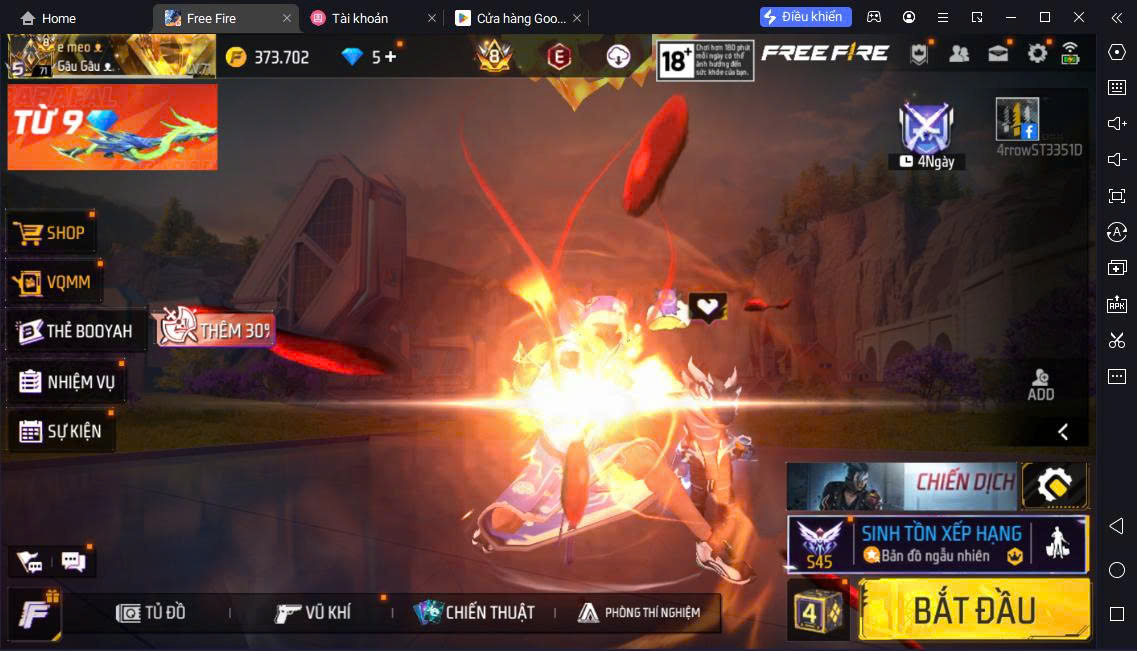
Task: Add diamonds with the plus button
Action: (x=391, y=57)
